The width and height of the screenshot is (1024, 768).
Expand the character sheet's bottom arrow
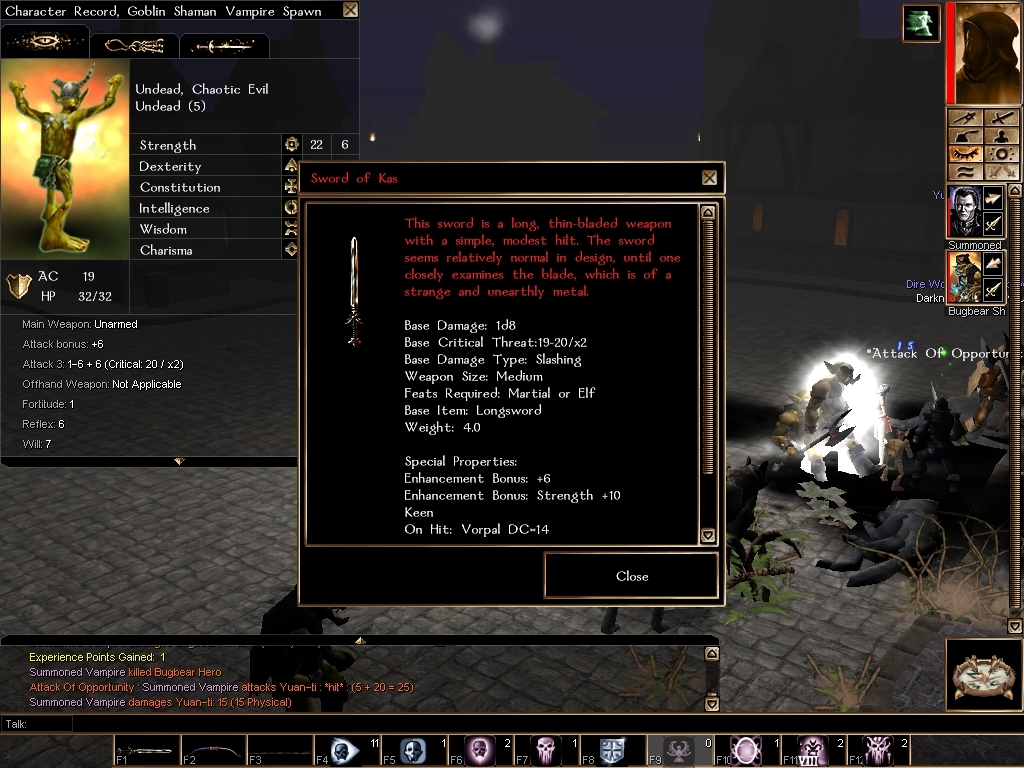pos(179,461)
